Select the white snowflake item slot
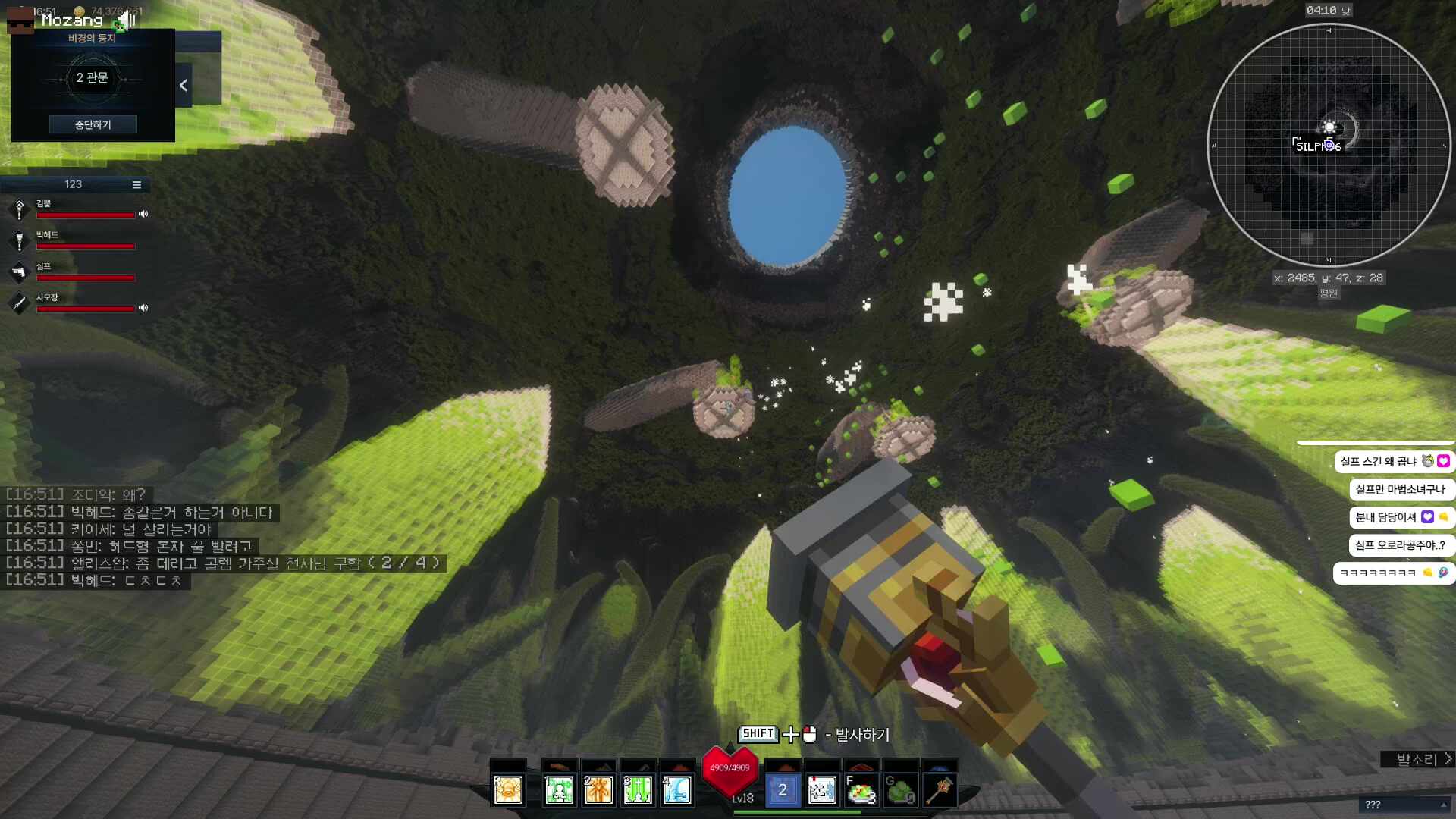The height and width of the screenshot is (819, 1456). coord(822,790)
